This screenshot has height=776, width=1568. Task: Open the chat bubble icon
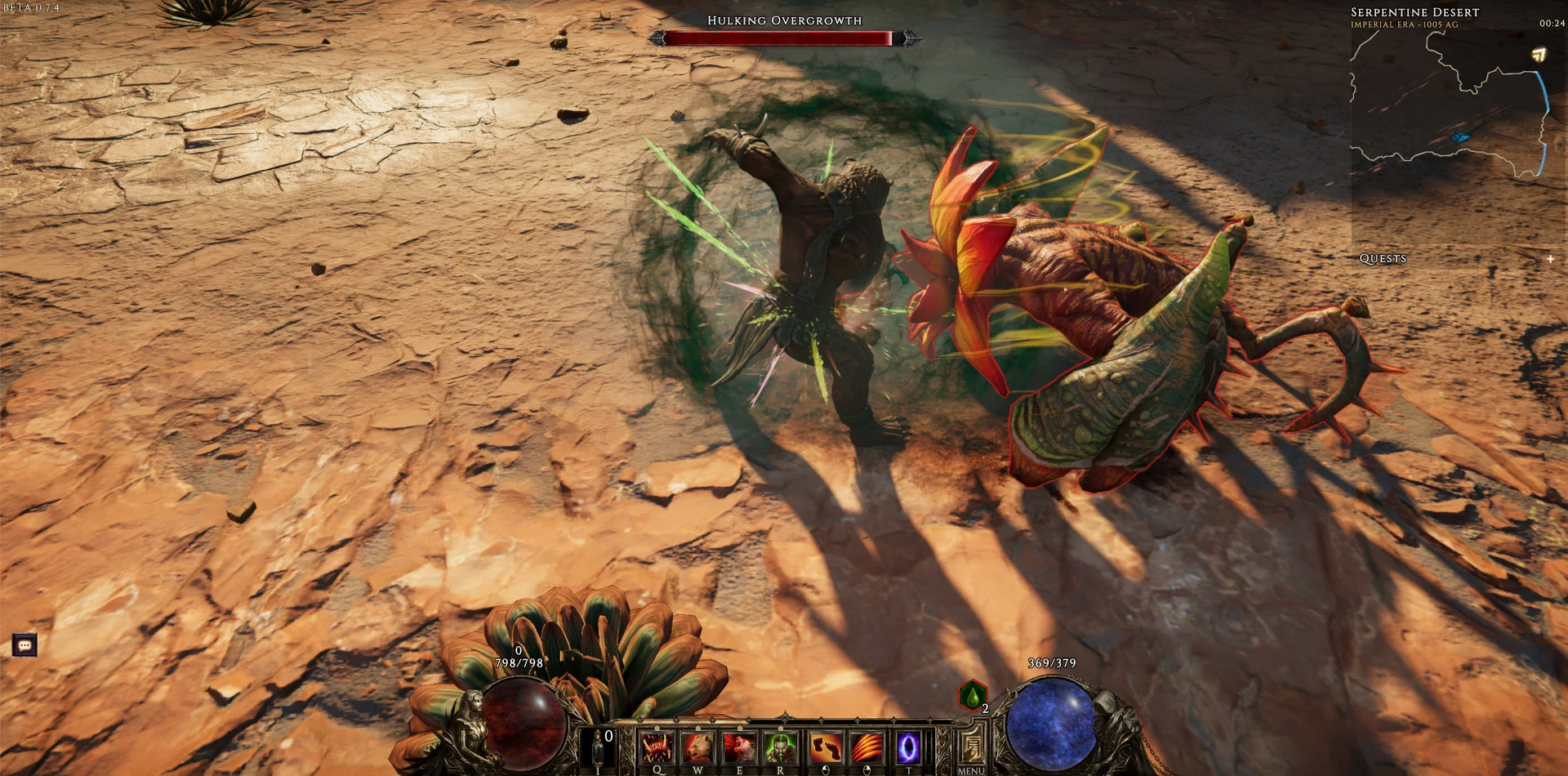(24, 645)
